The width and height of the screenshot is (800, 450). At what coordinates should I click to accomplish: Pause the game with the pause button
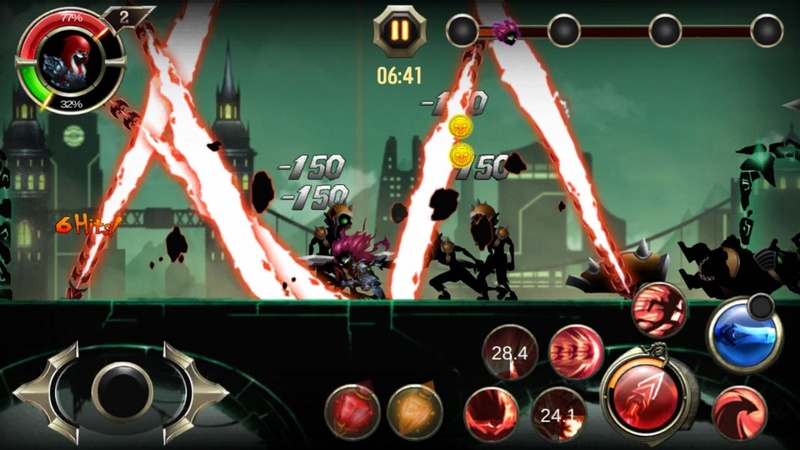[399, 30]
